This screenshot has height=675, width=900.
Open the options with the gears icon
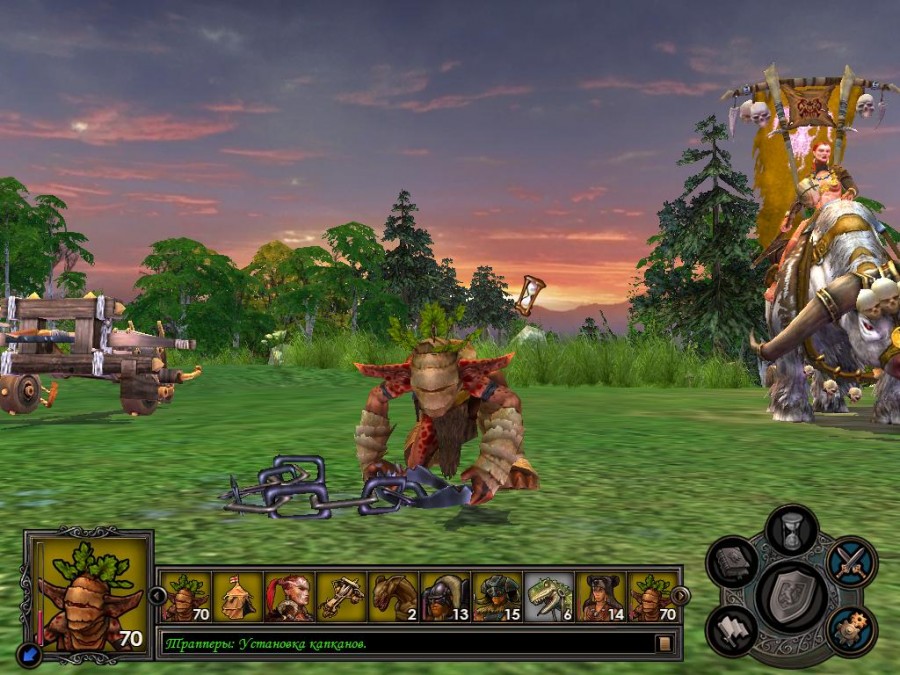[x=852, y=630]
